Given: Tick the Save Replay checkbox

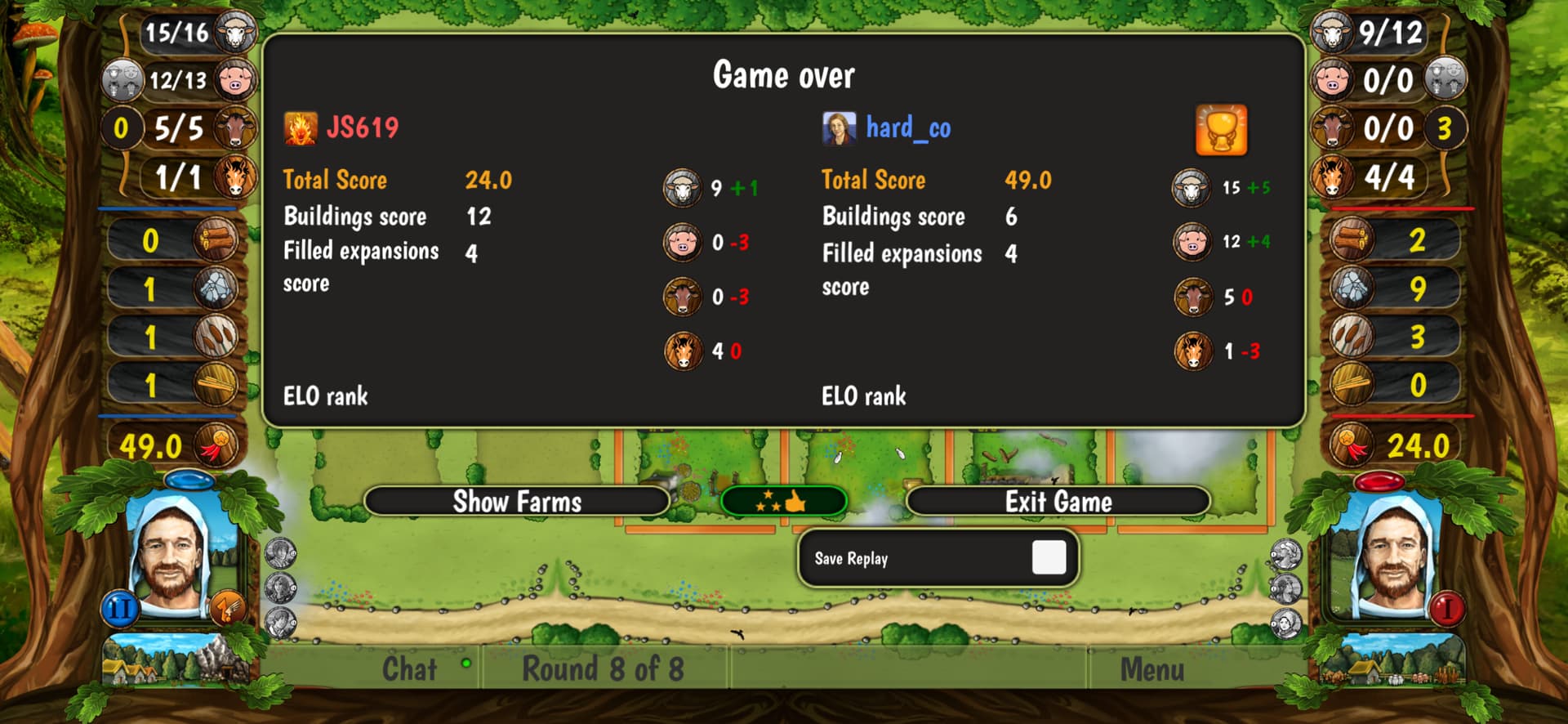Looking at the screenshot, I should (1049, 558).
